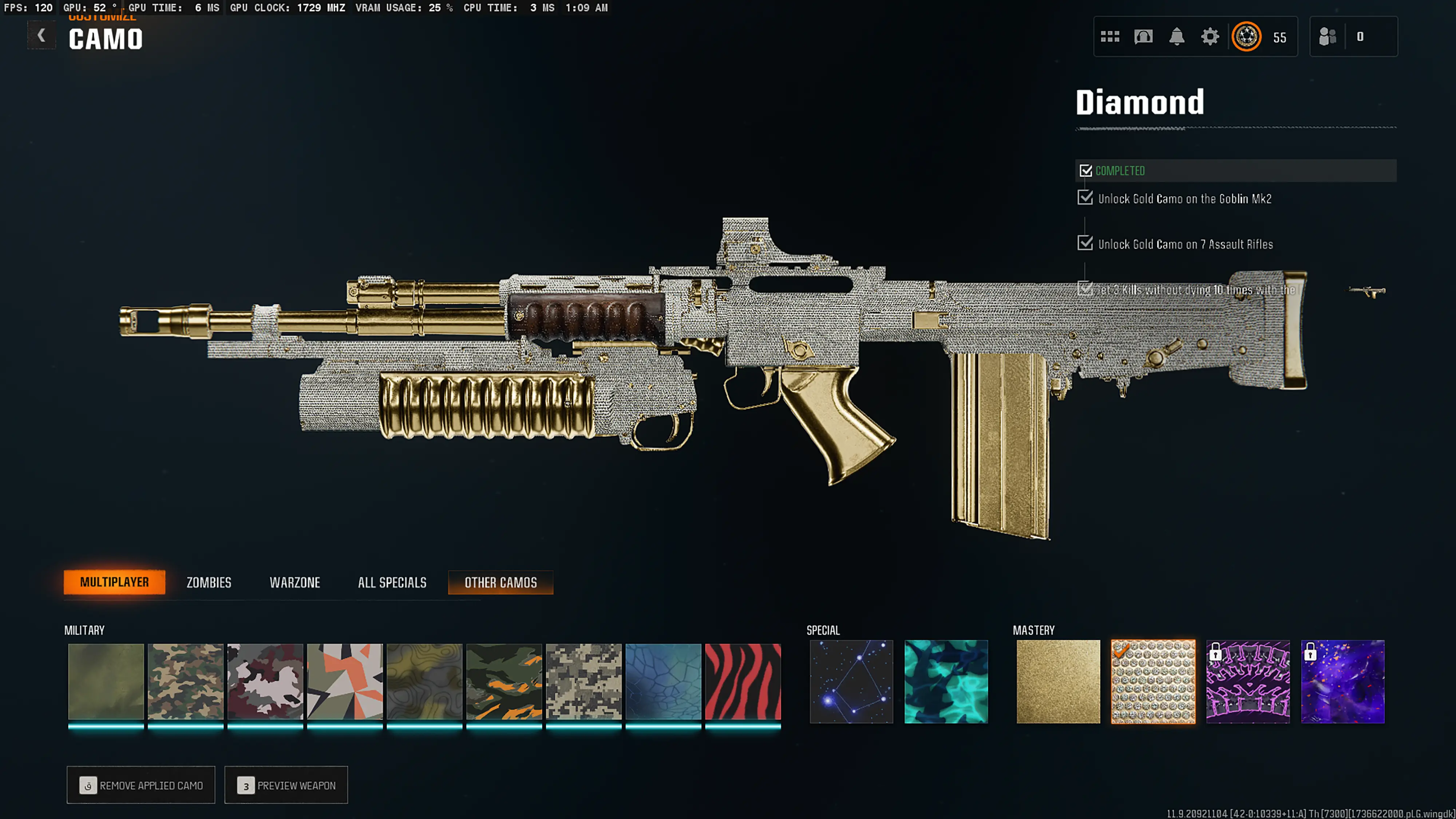The image size is (1456, 819).
Task: Click the Preview Weapon button
Action: (x=286, y=785)
